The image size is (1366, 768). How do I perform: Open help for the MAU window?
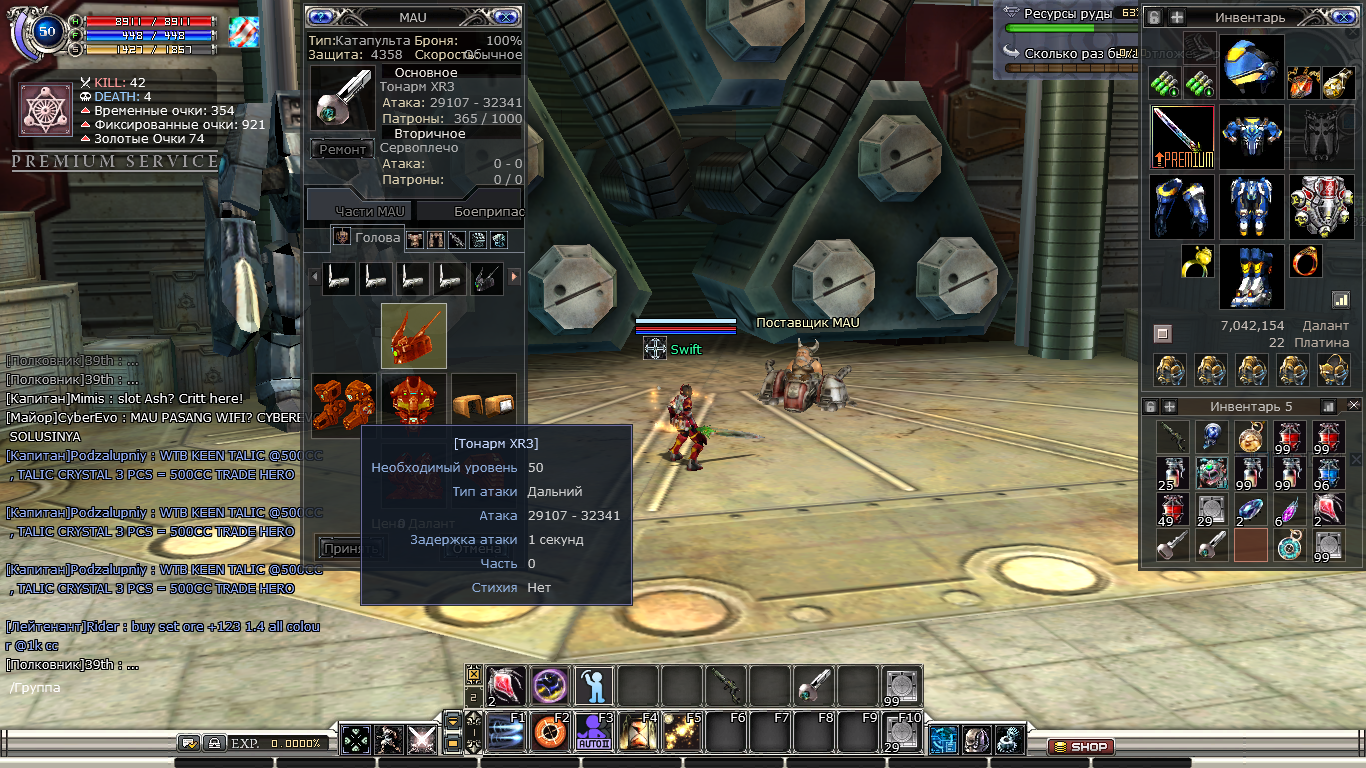(320, 16)
